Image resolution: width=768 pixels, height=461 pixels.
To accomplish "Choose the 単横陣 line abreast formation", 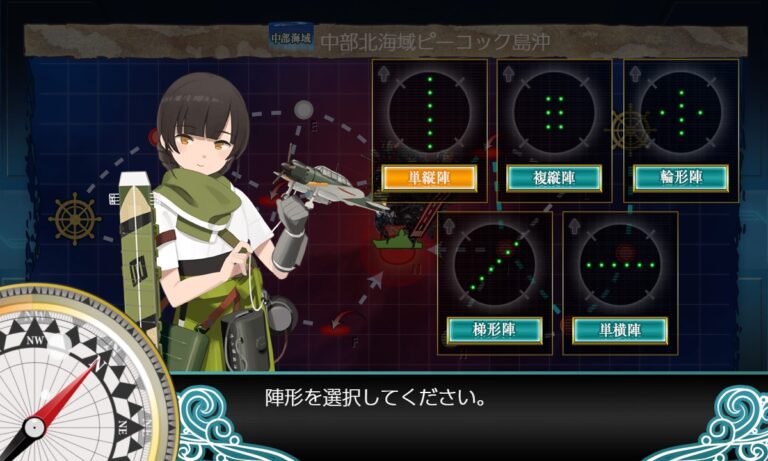I will point(620,329).
